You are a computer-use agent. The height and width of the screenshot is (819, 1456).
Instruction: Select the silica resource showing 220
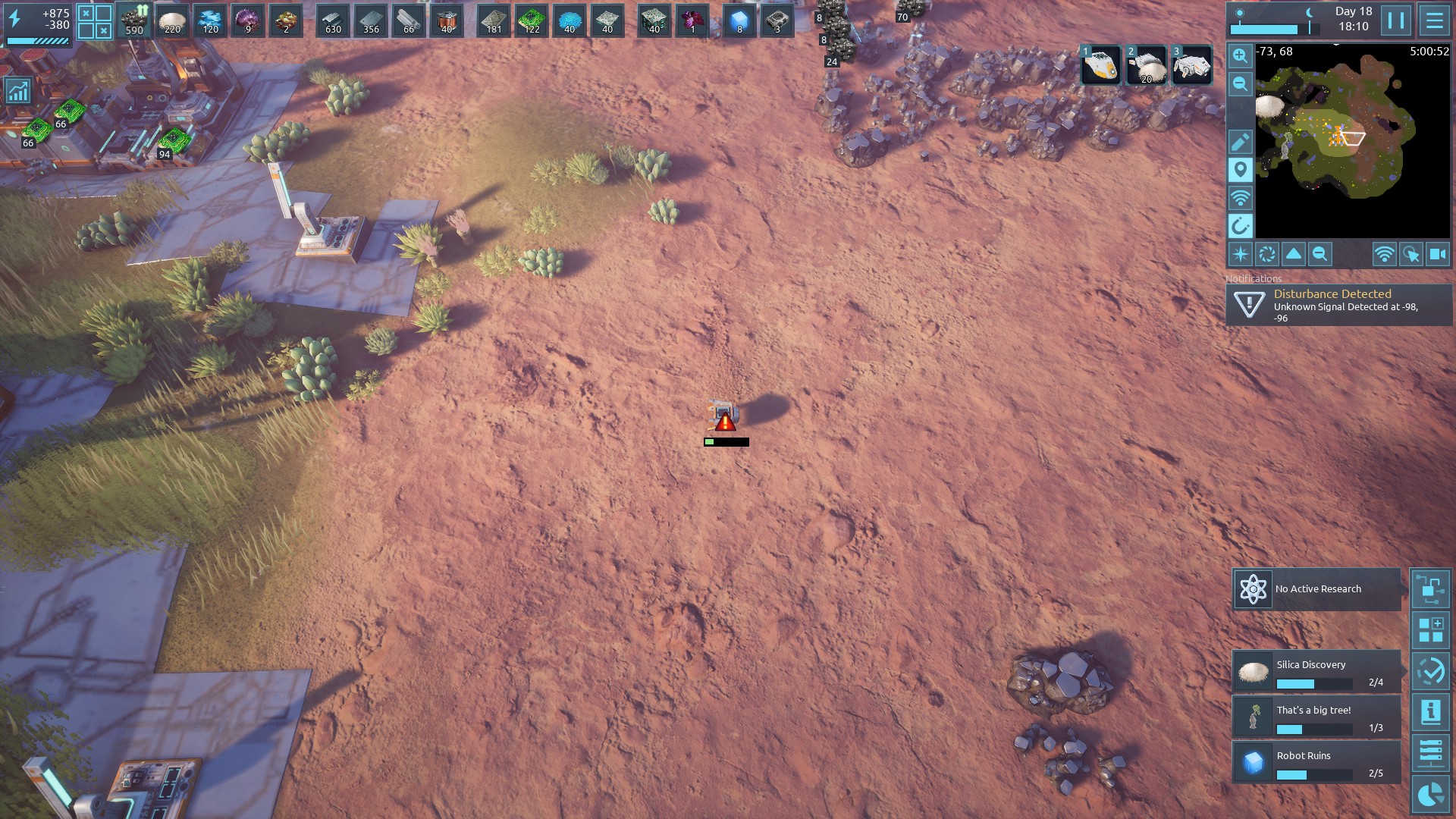(172, 20)
